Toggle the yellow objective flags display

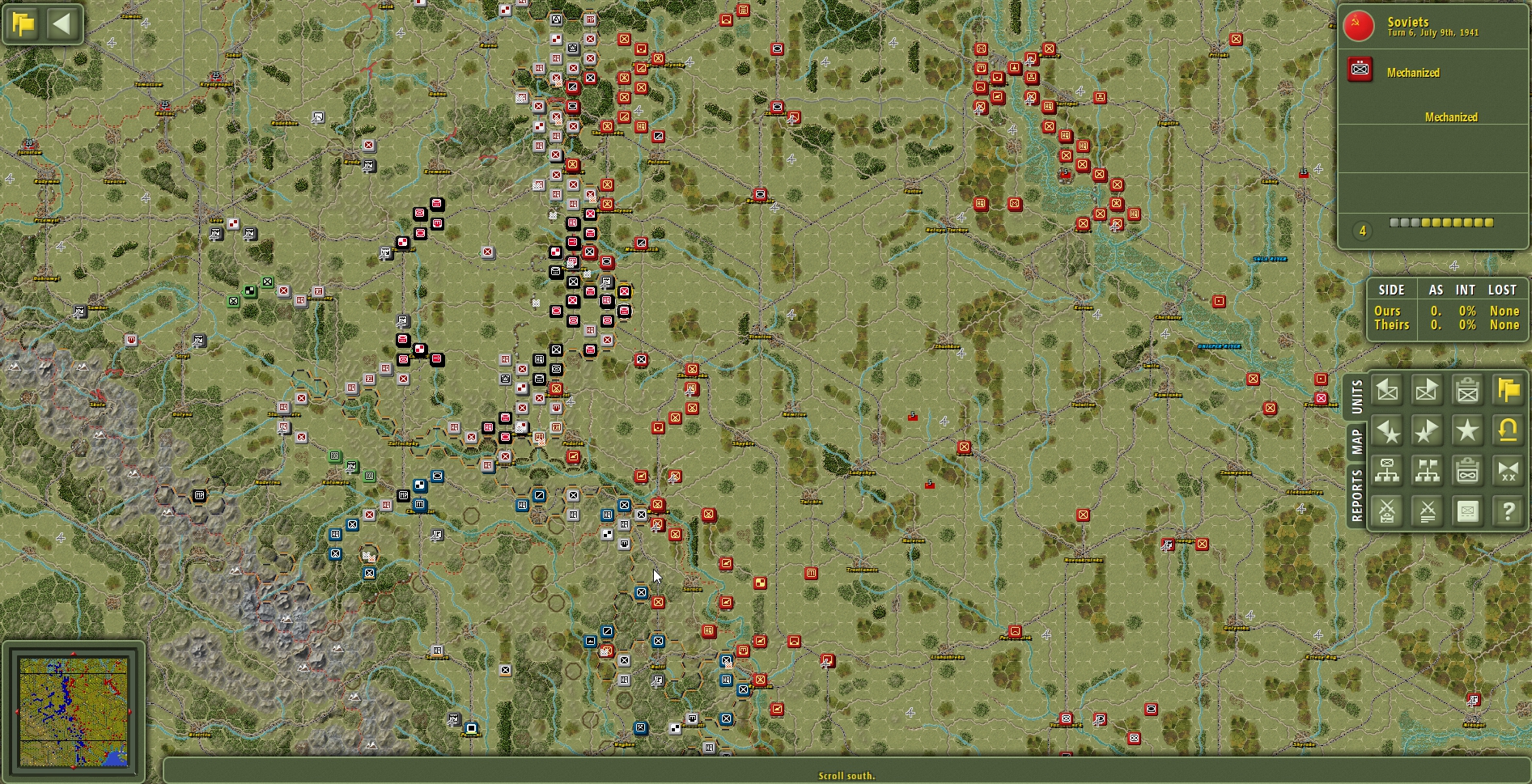1506,391
